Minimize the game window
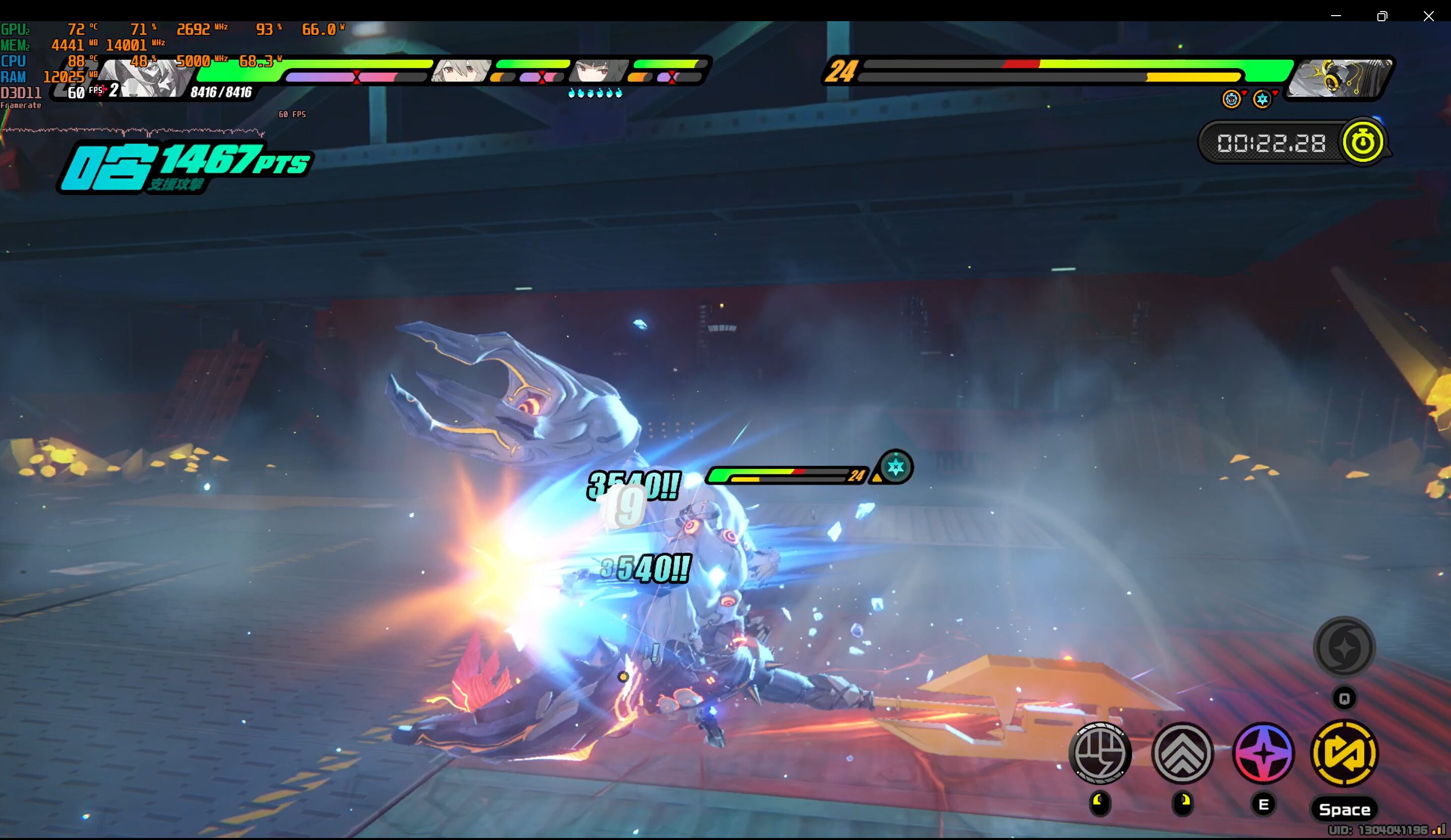 tap(1336, 16)
